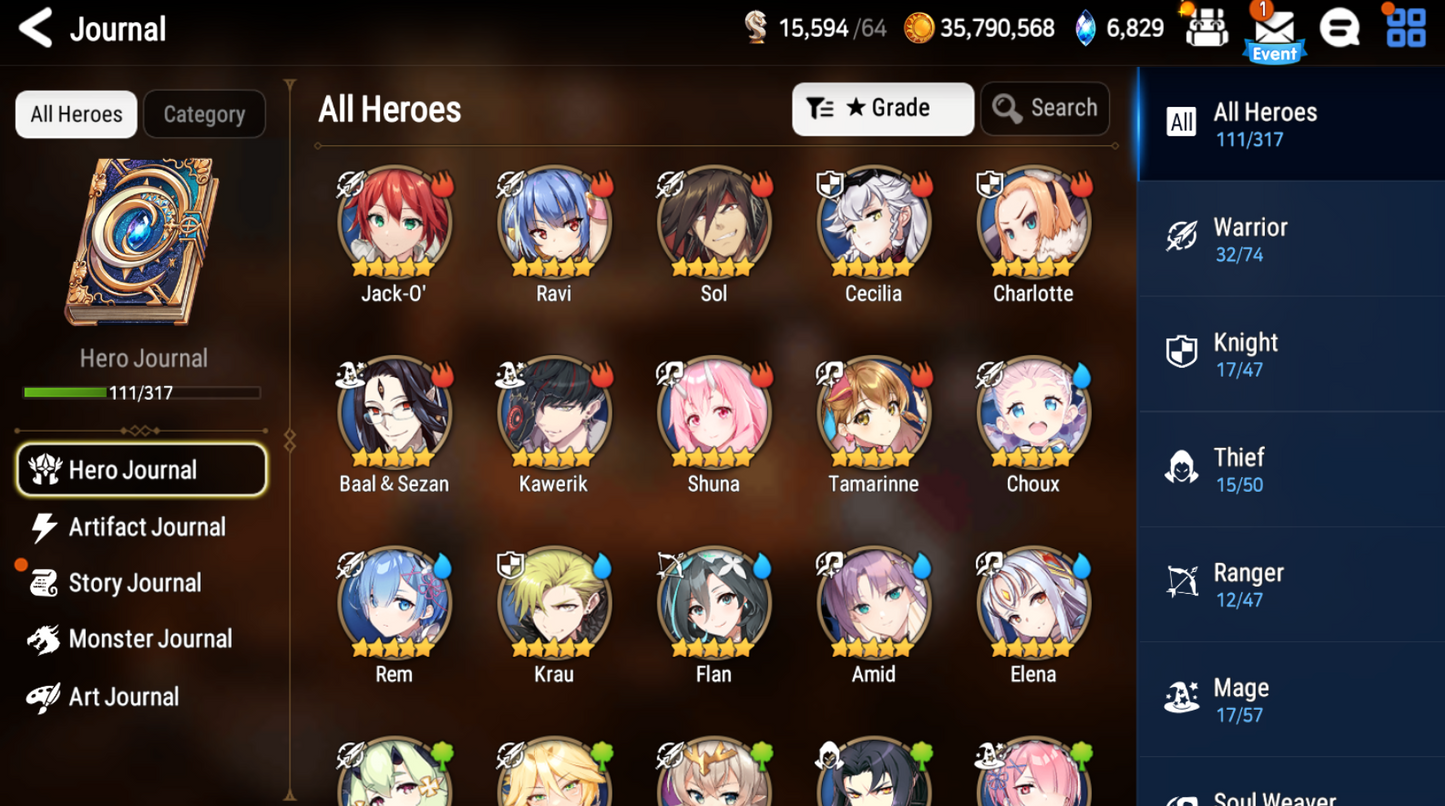Open the Grade filter dropdown

(x=882, y=108)
